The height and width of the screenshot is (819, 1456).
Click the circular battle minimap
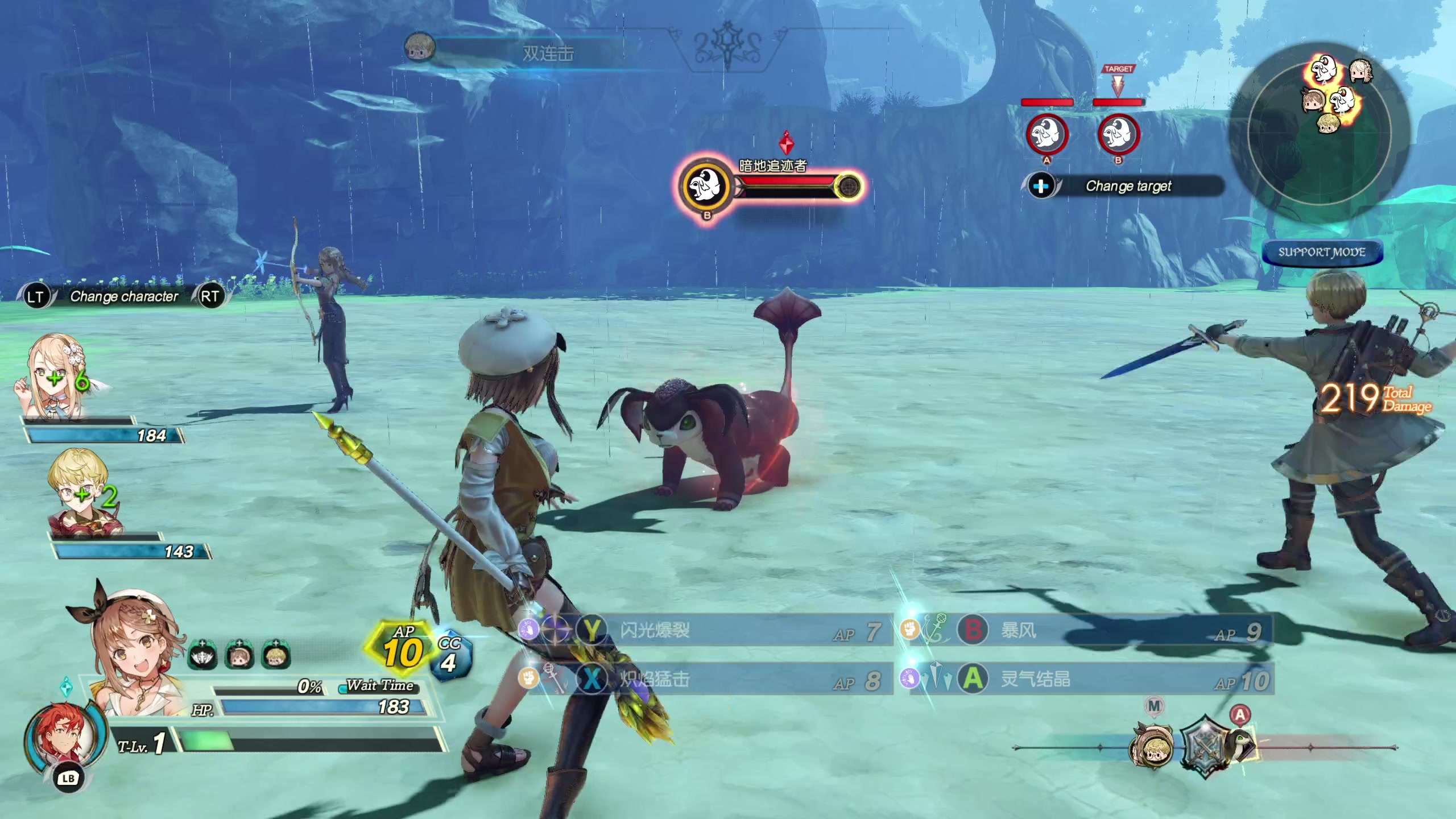click(x=1319, y=132)
